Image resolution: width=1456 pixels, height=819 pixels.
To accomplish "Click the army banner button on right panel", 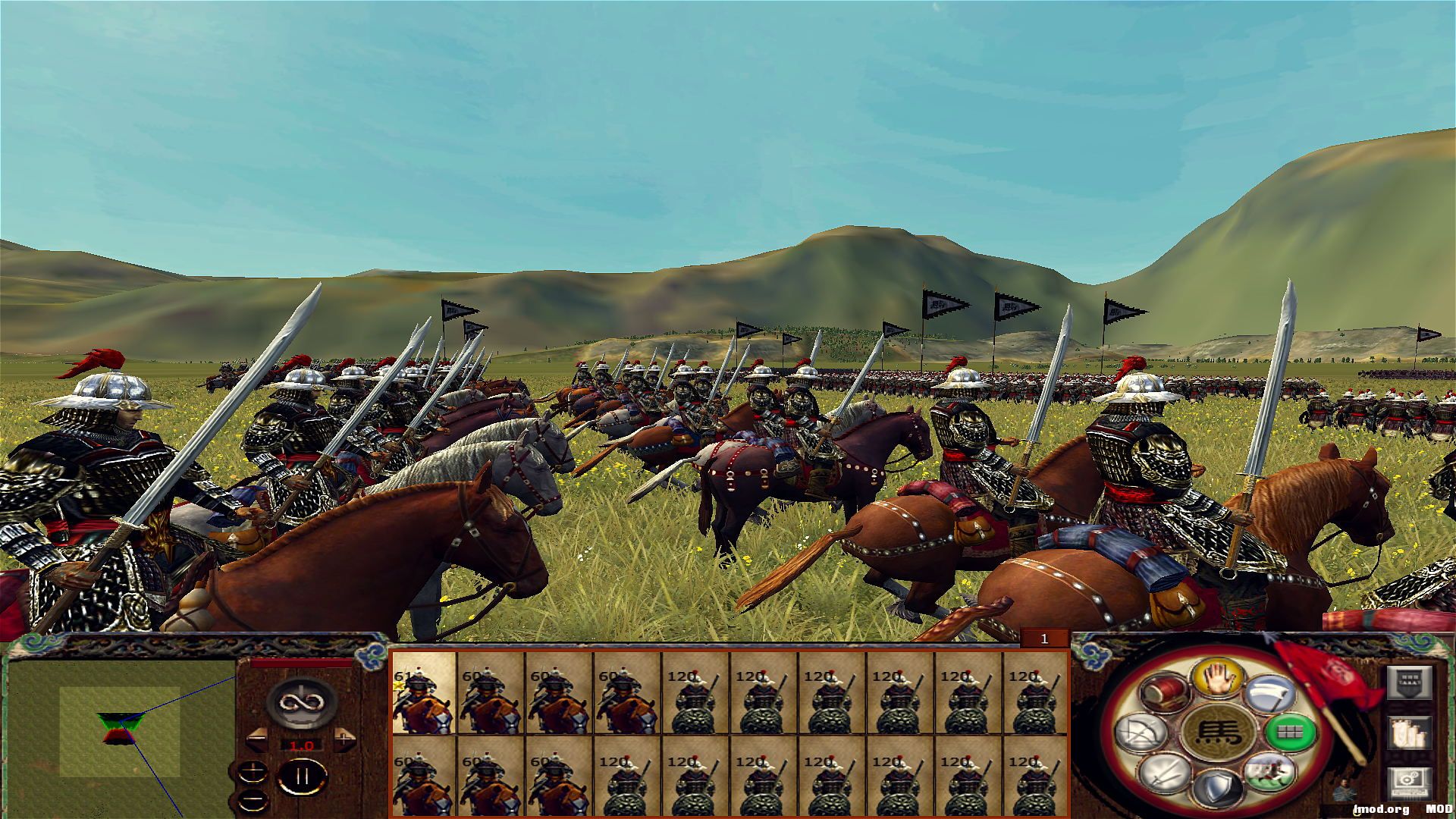I will (x=1411, y=683).
